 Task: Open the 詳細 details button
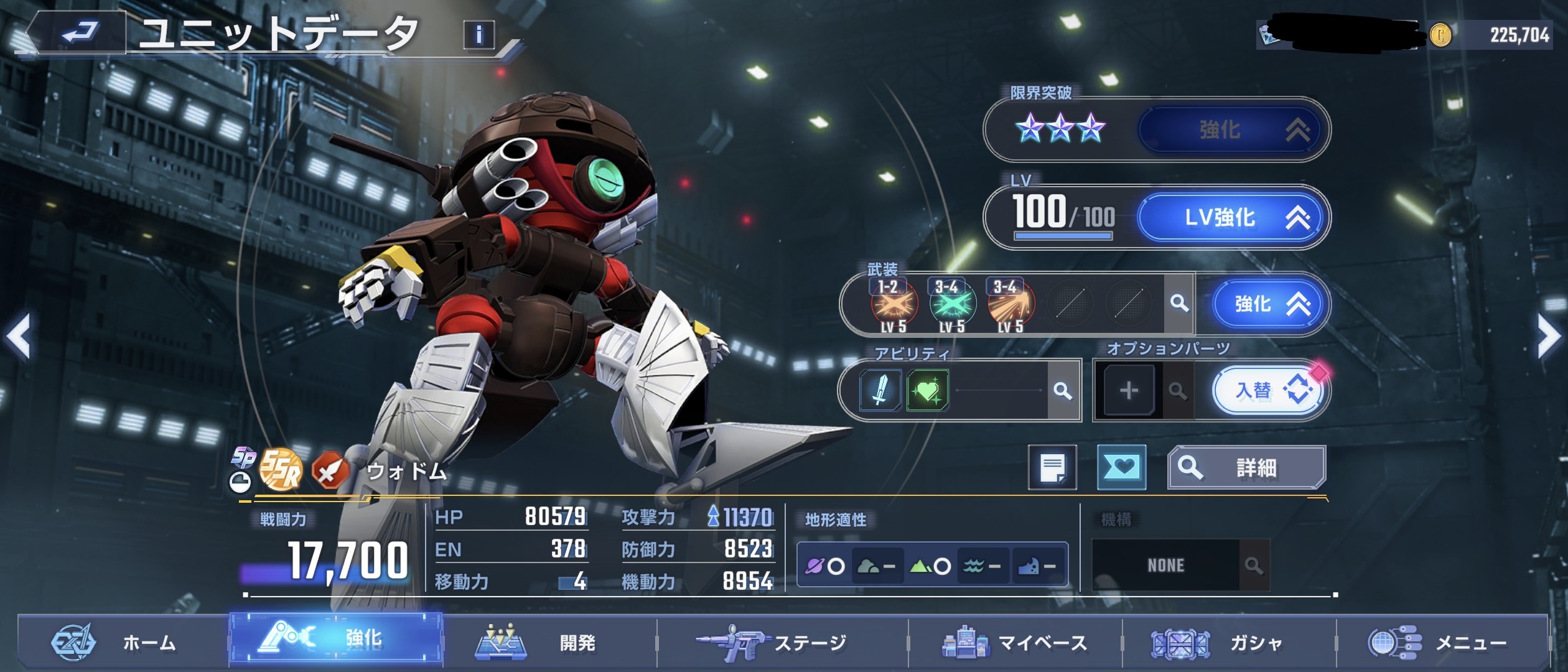click(1246, 467)
